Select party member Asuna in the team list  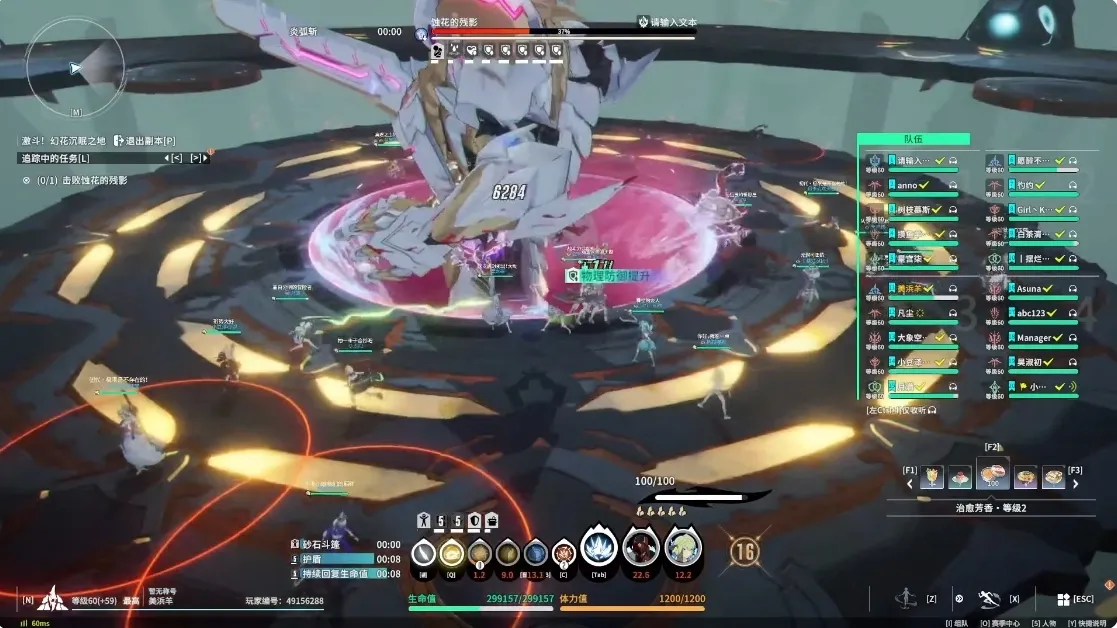coord(1029,288)
